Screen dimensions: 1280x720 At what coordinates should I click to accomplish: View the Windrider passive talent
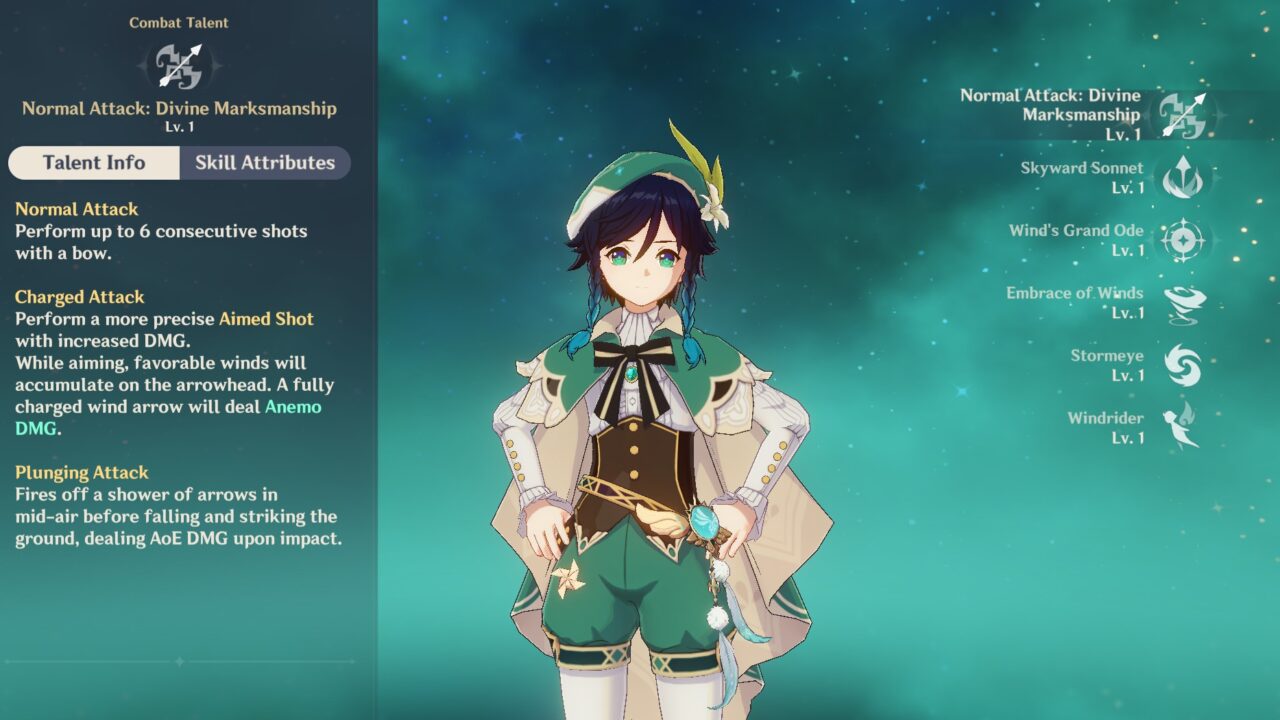(1184, 427)
